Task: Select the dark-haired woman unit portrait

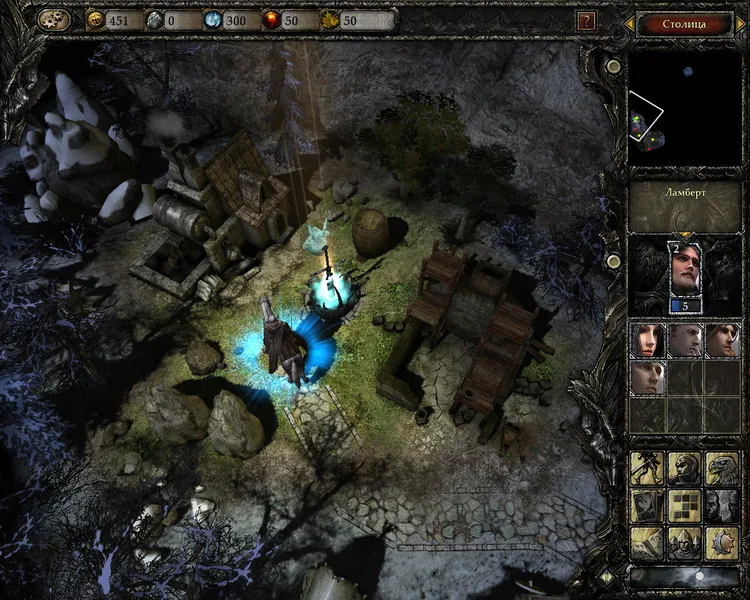Action: click(x=646, y=340)
